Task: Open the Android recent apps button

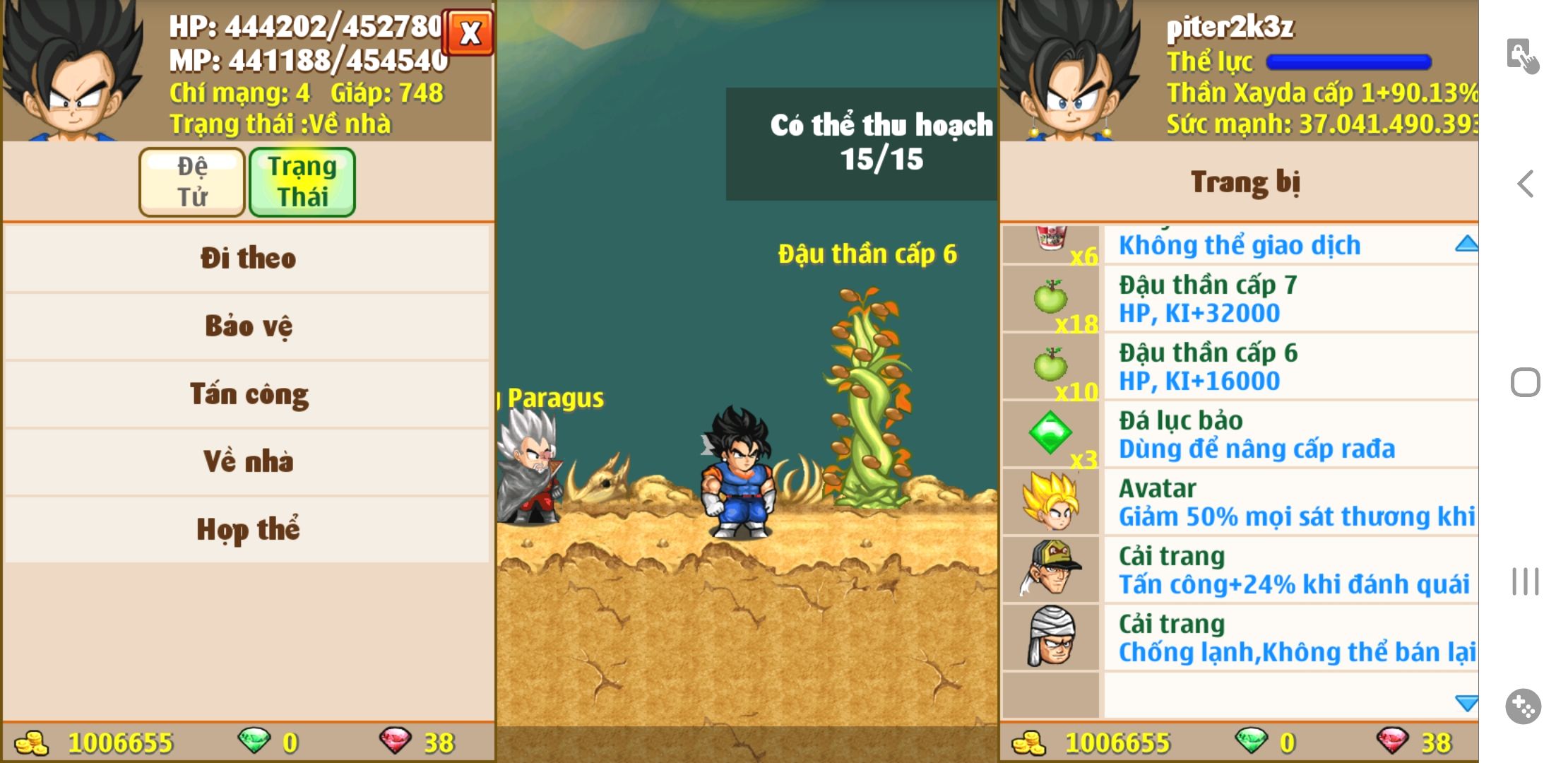Action: [1525, 581]
